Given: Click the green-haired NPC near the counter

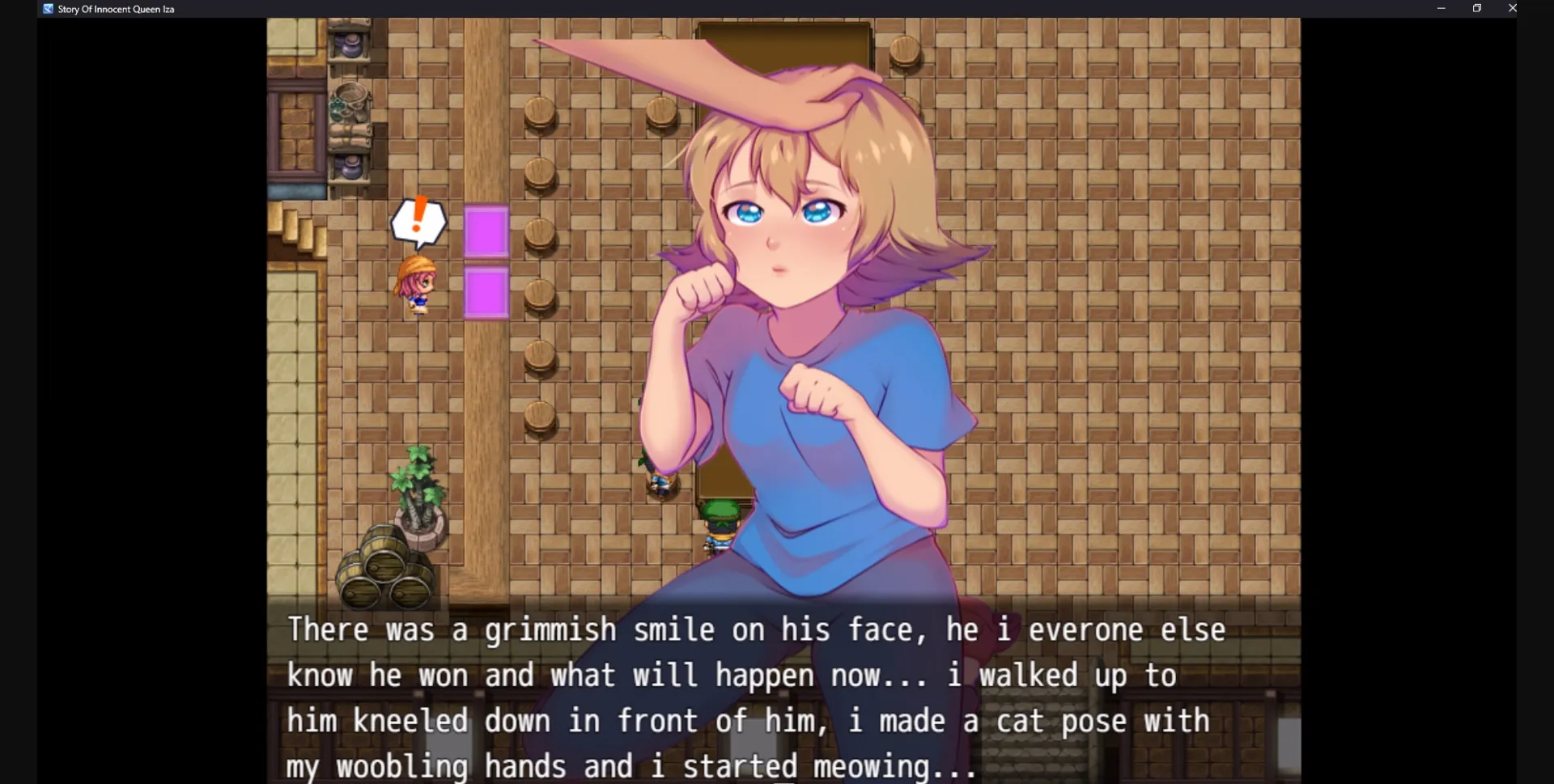Looking at the screenshot, I should pyautogui.click(x=720, y=518).
